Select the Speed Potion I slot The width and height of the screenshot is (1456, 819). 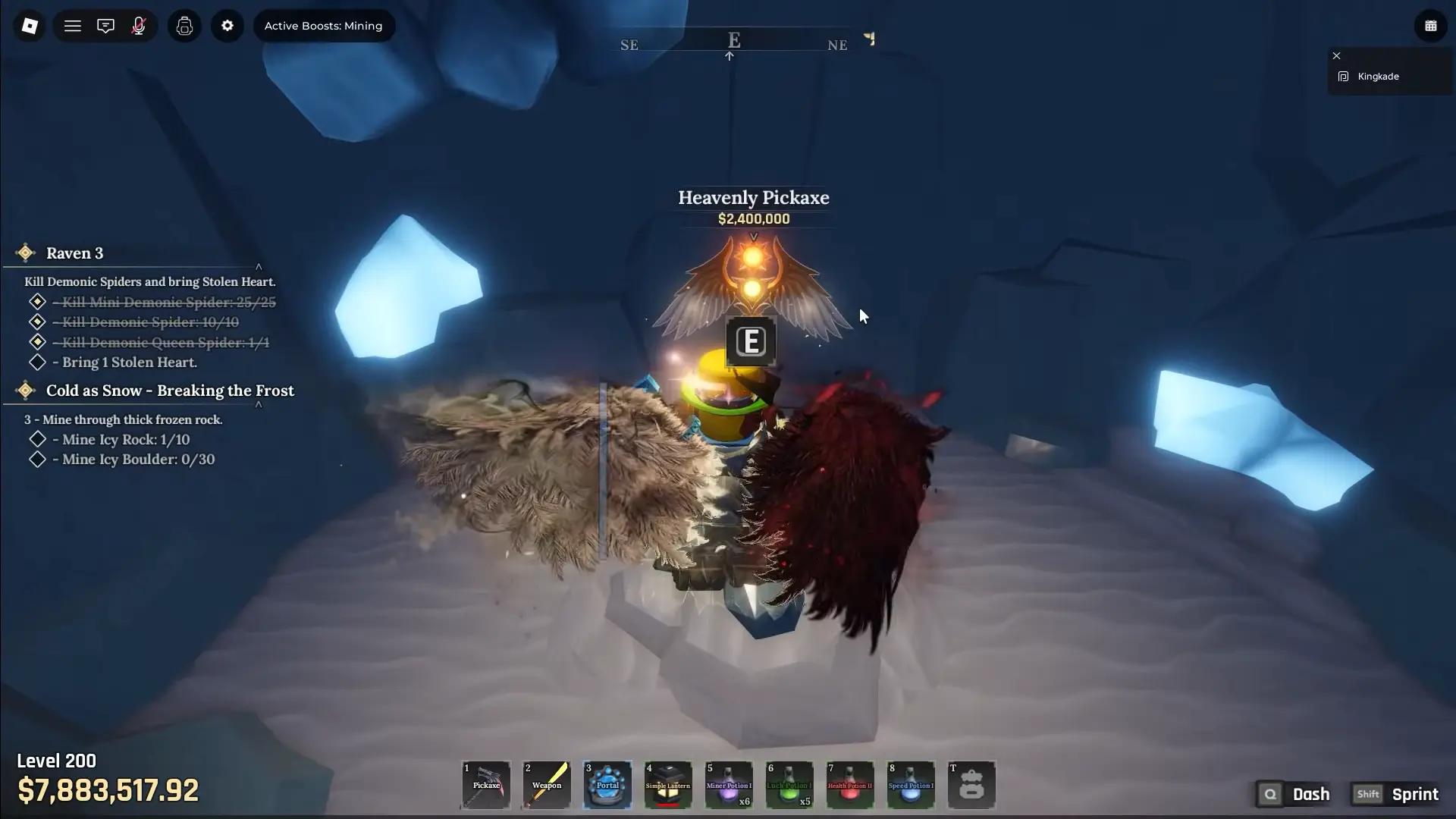[x=911, y=785]
